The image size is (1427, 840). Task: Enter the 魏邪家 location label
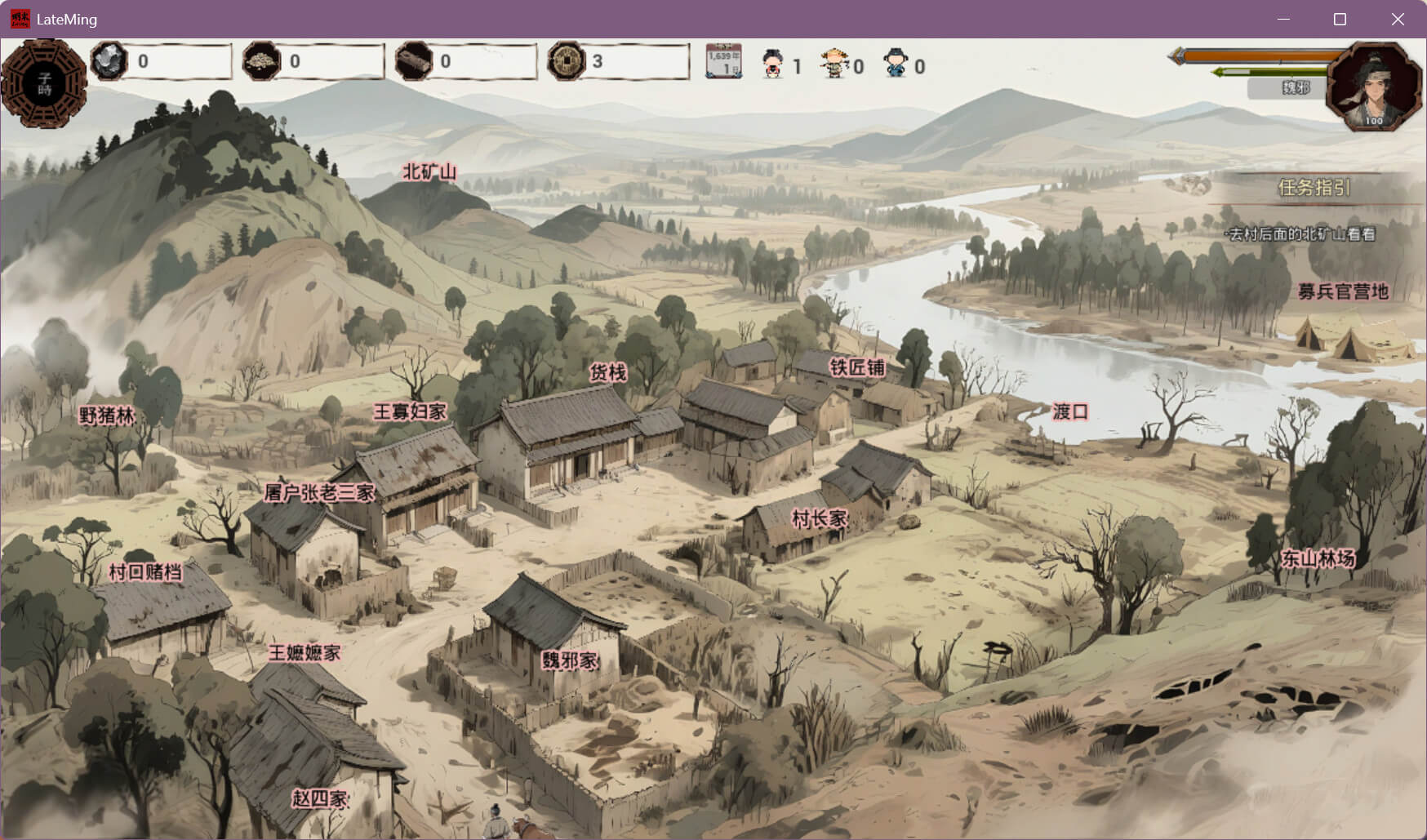tap(570, 660)
